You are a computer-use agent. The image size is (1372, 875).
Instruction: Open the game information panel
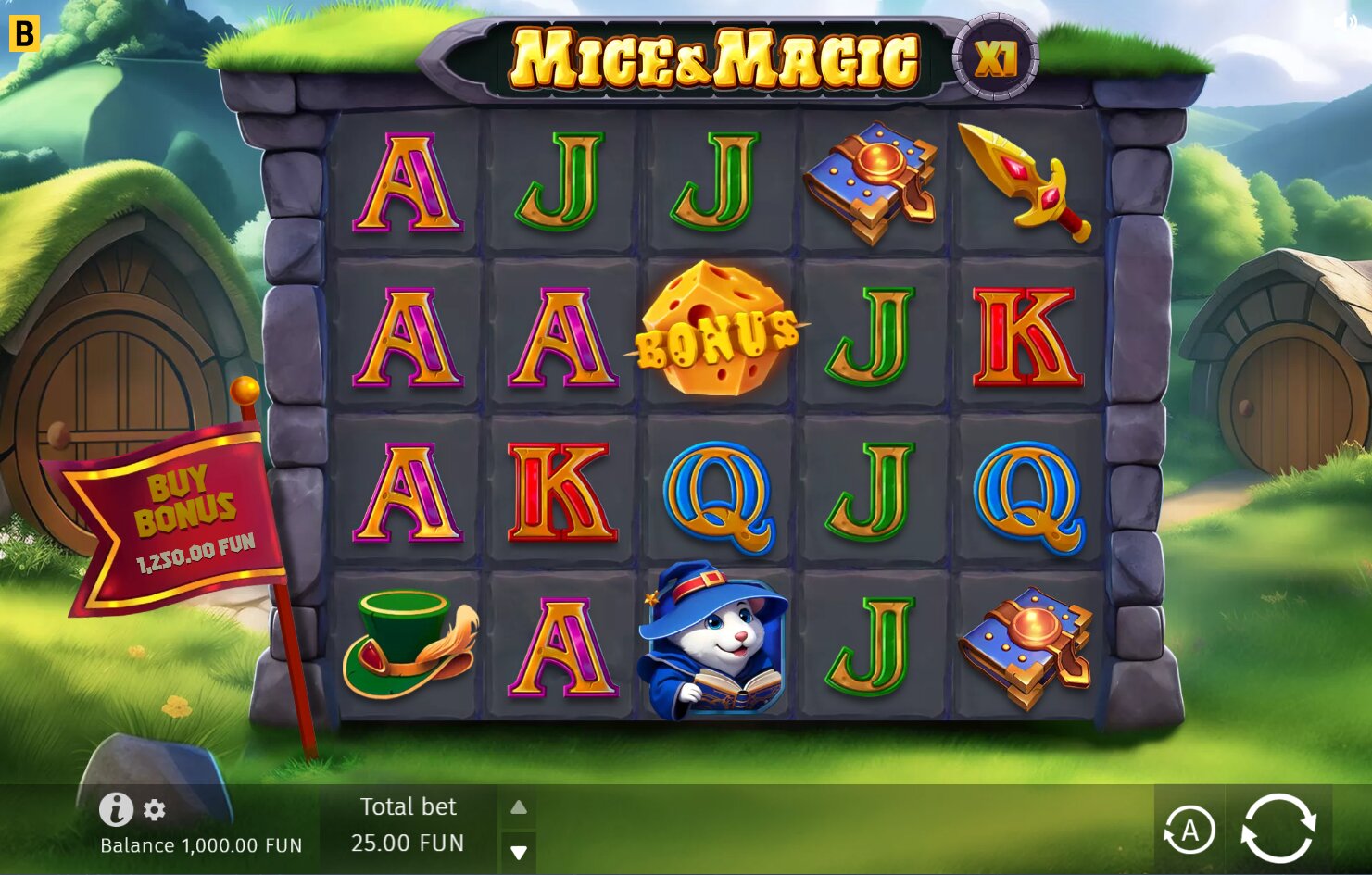(x=115, y=809)
